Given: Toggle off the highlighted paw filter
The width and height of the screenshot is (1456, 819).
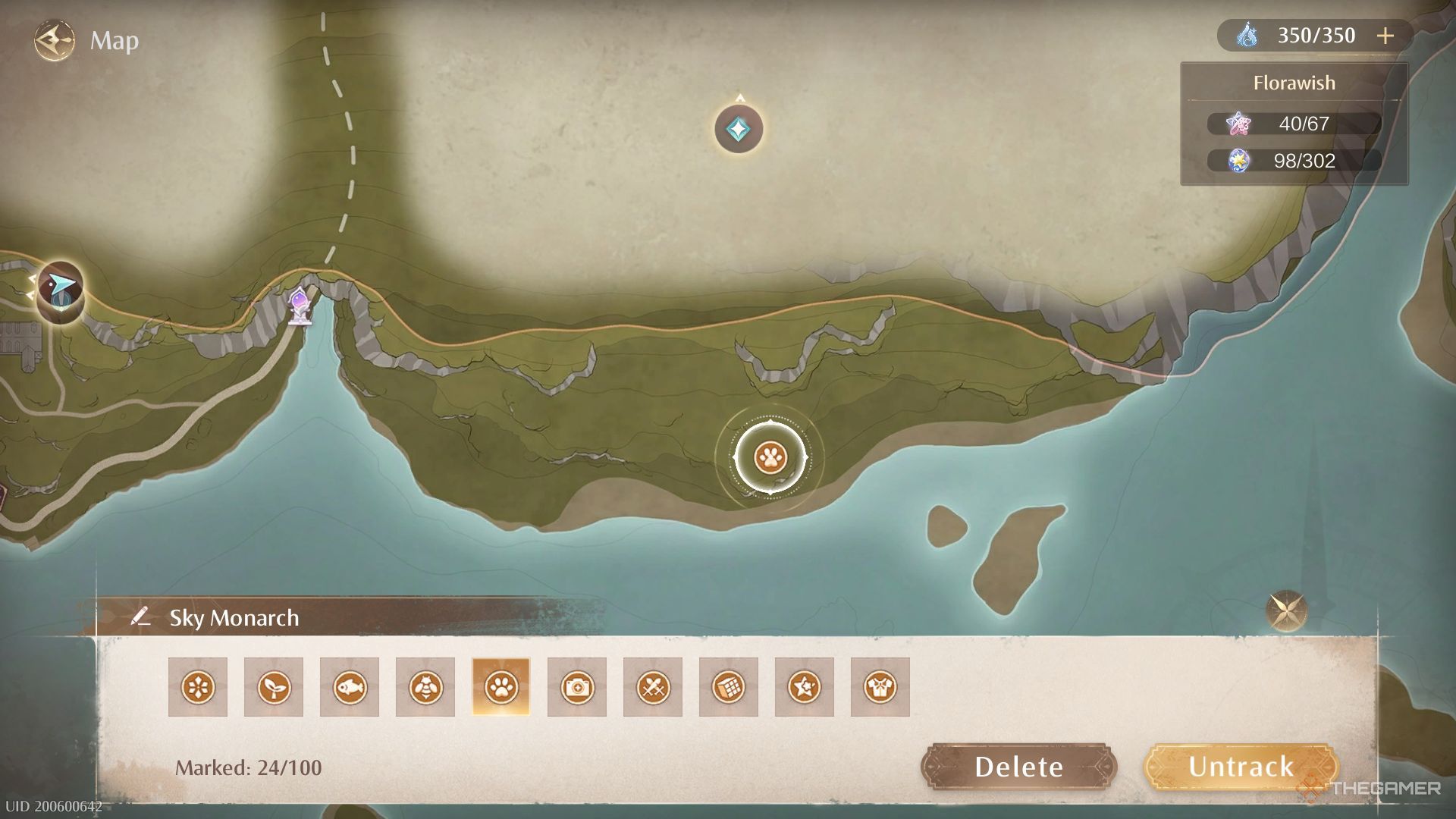Looking at the screenshot, I should coord(500,687).
